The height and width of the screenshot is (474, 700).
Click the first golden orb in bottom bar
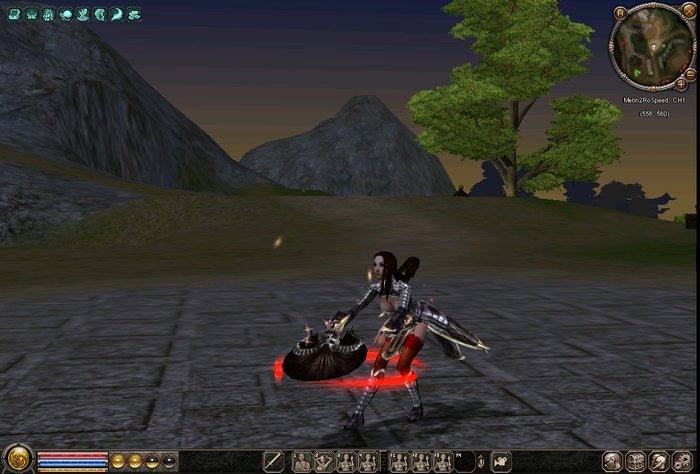118,461
